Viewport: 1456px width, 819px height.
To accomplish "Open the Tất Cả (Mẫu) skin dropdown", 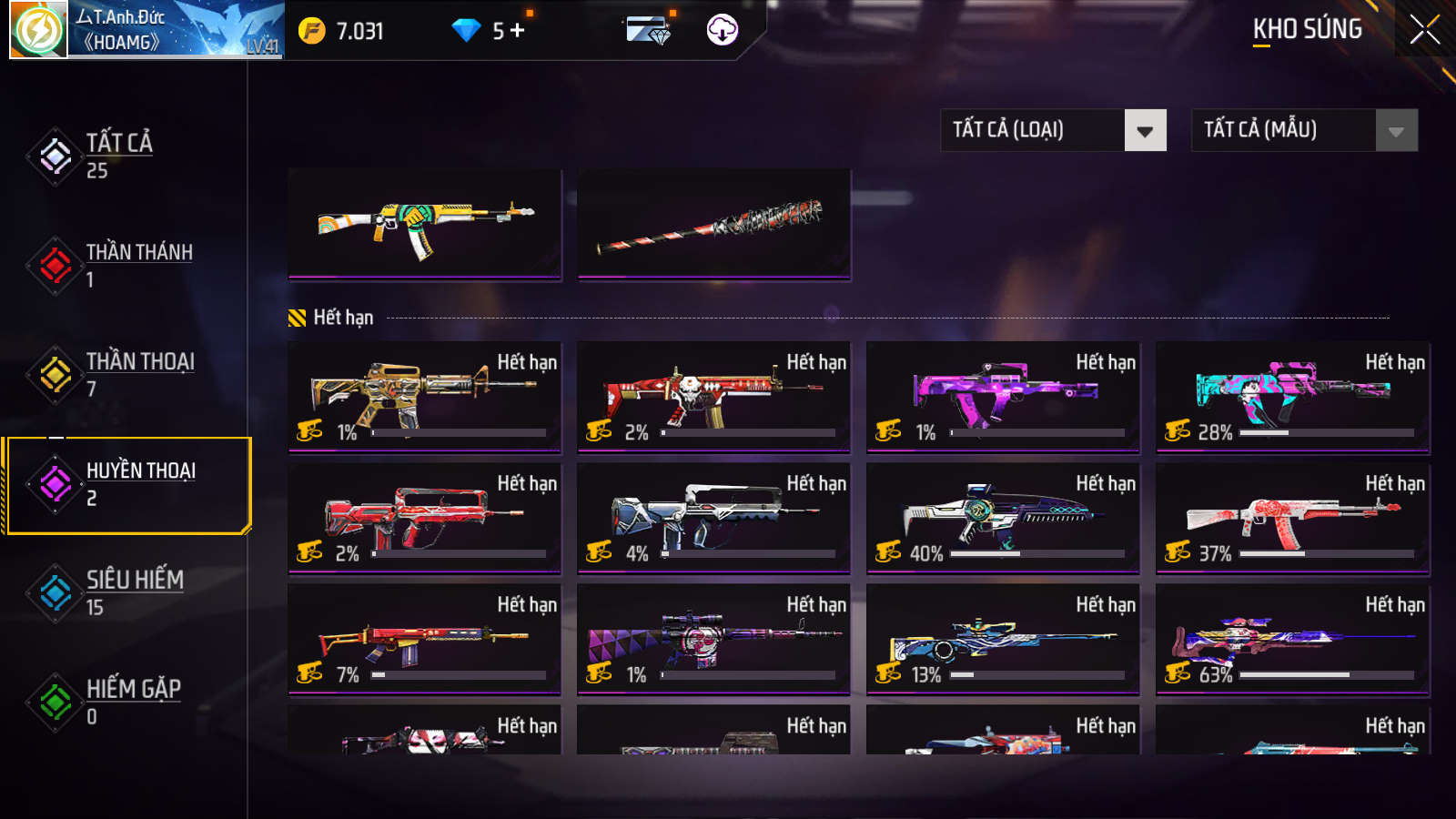I will [x=1304, y=130].
